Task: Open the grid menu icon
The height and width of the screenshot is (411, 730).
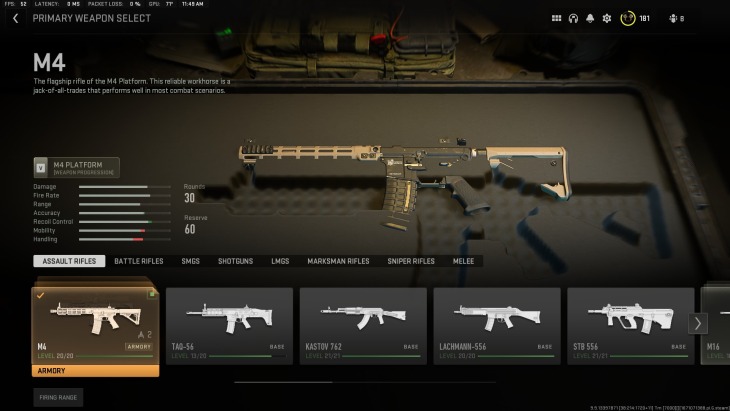Action: 557,18
